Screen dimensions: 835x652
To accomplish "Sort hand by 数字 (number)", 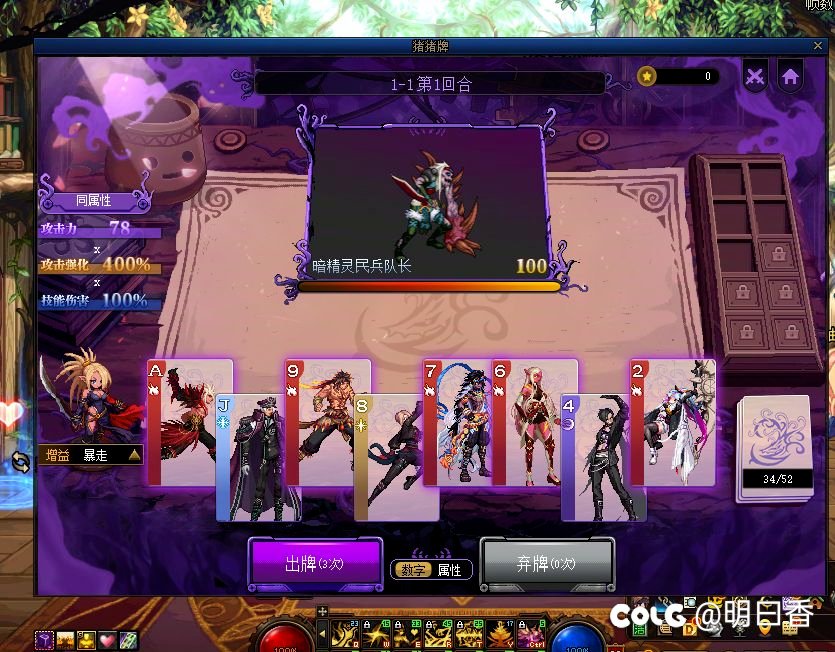I will (414, 570).
